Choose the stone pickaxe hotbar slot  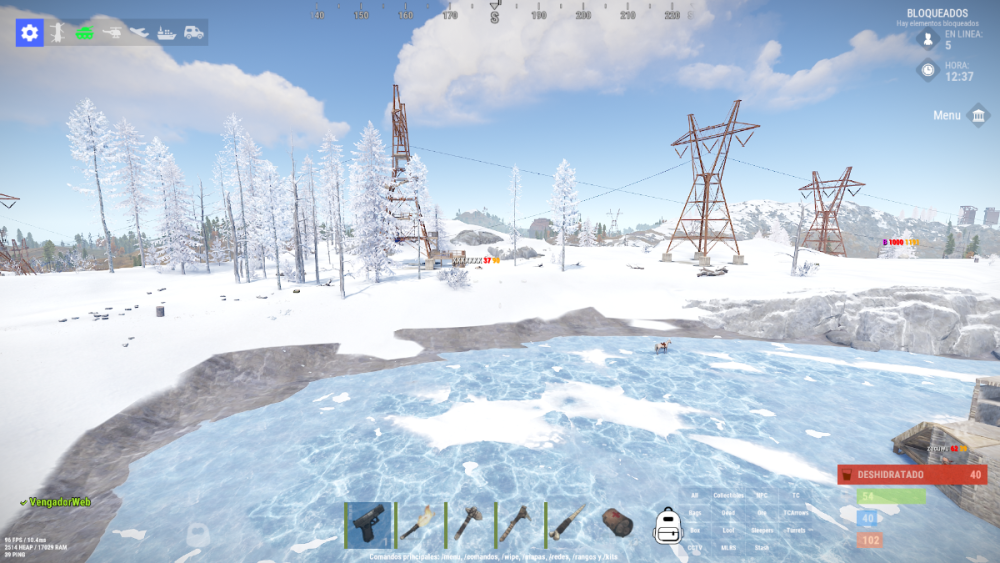[518, 523]
